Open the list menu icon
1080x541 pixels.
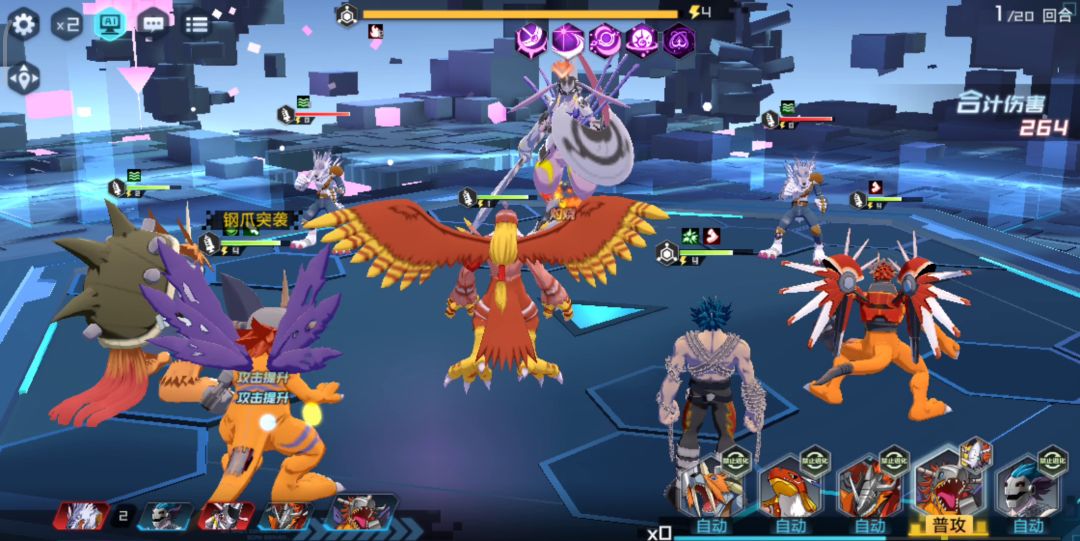coord(197,23)
